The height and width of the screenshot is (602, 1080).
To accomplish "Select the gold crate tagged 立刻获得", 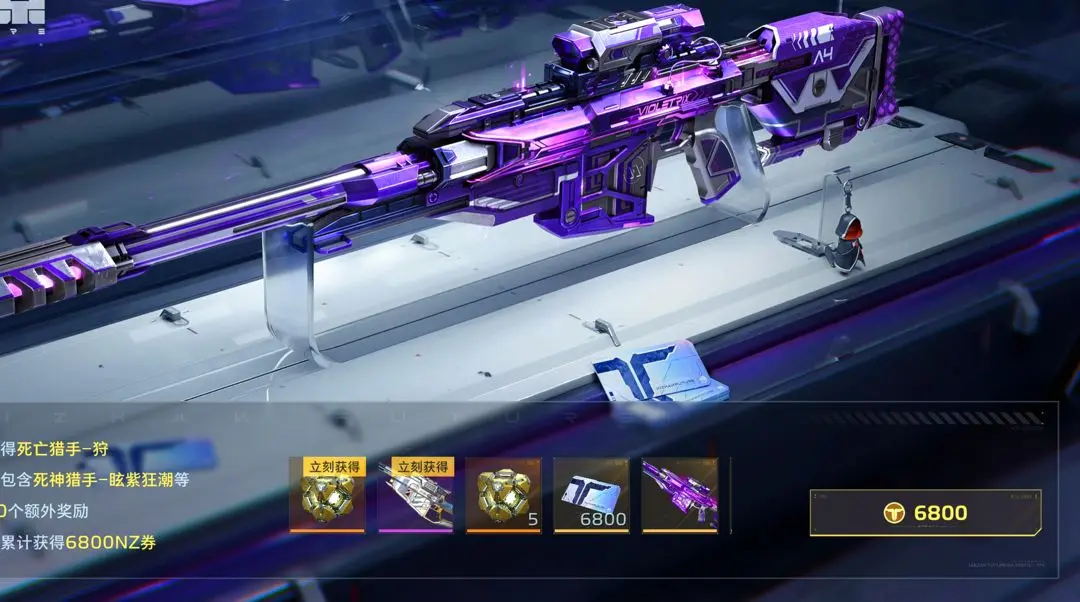I will click(327, 495).
